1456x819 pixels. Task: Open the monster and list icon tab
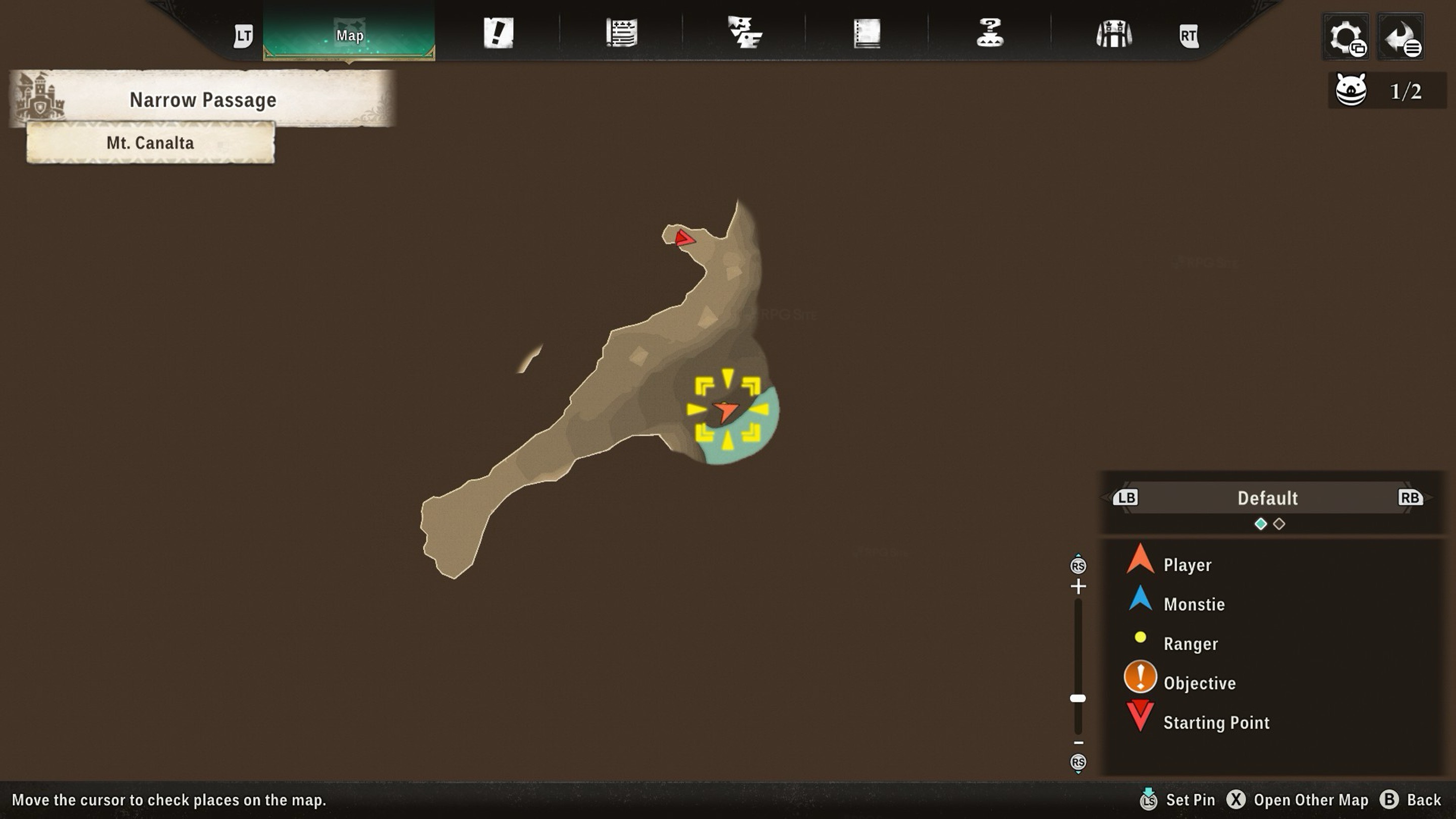[x=744, y=33]
